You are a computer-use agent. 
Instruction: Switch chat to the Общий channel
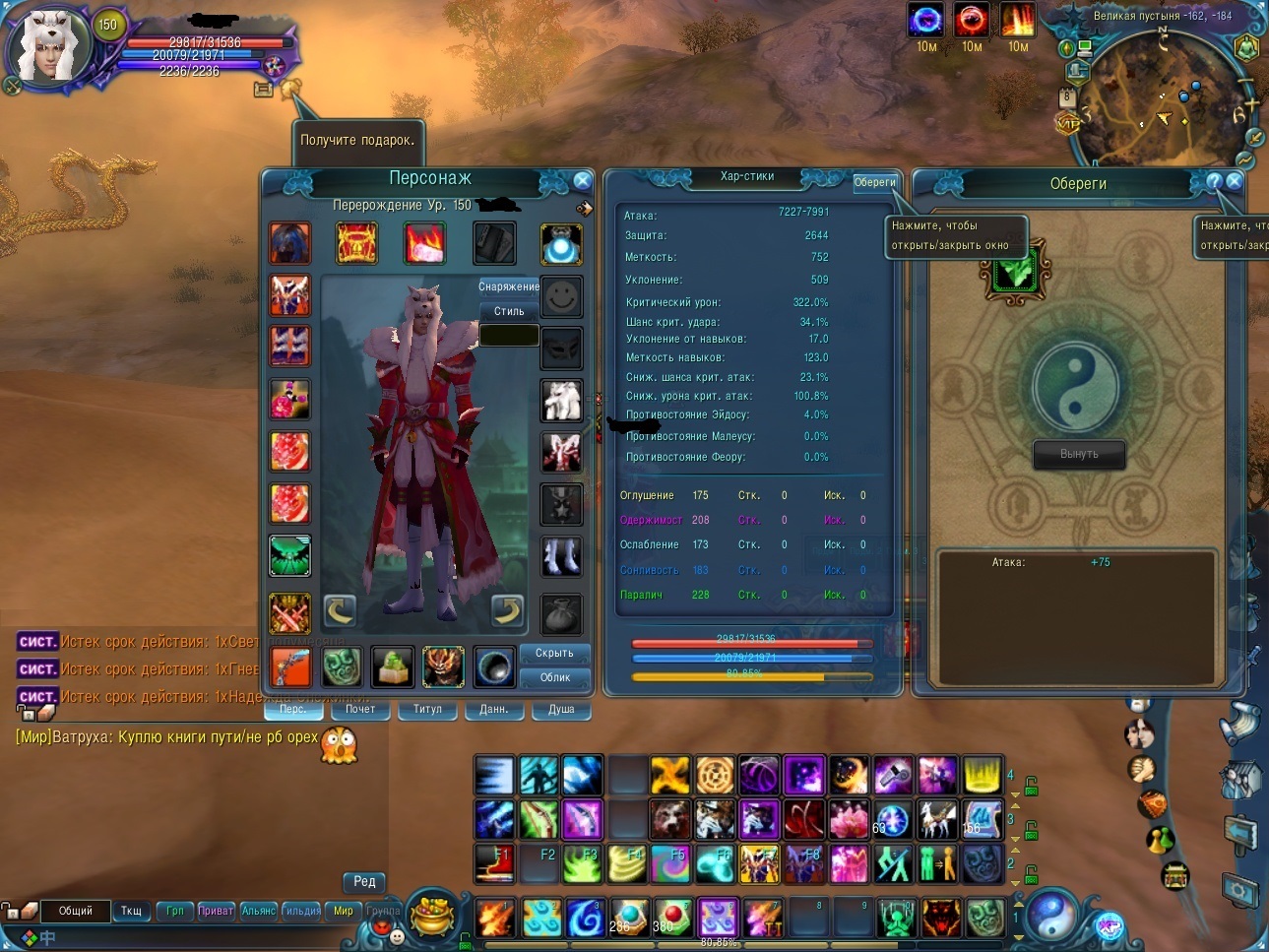76,911
